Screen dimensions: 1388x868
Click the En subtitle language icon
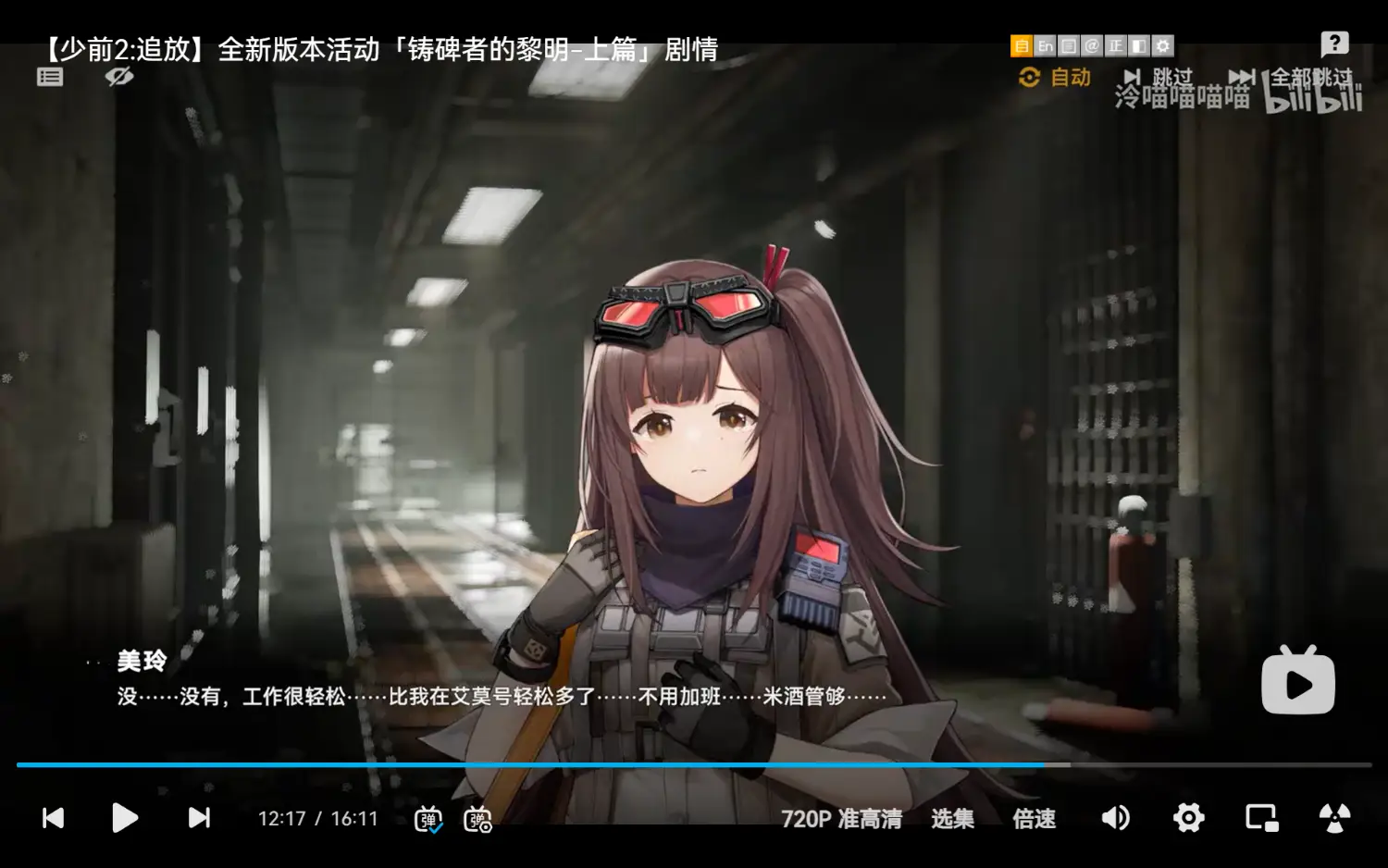[1045, 44]
